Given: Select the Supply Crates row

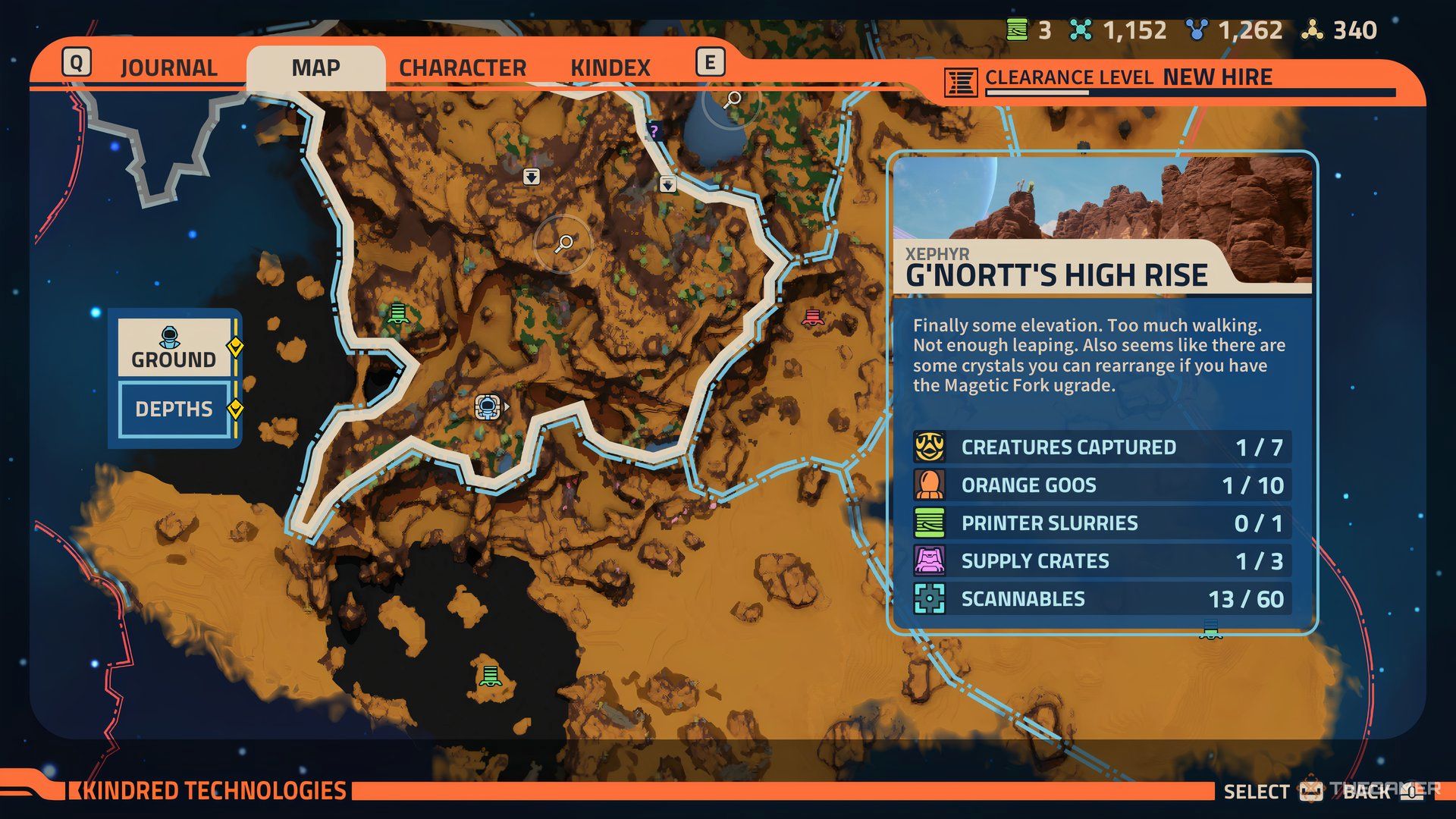Looking at the screenshot, I should click(1101, 561).
